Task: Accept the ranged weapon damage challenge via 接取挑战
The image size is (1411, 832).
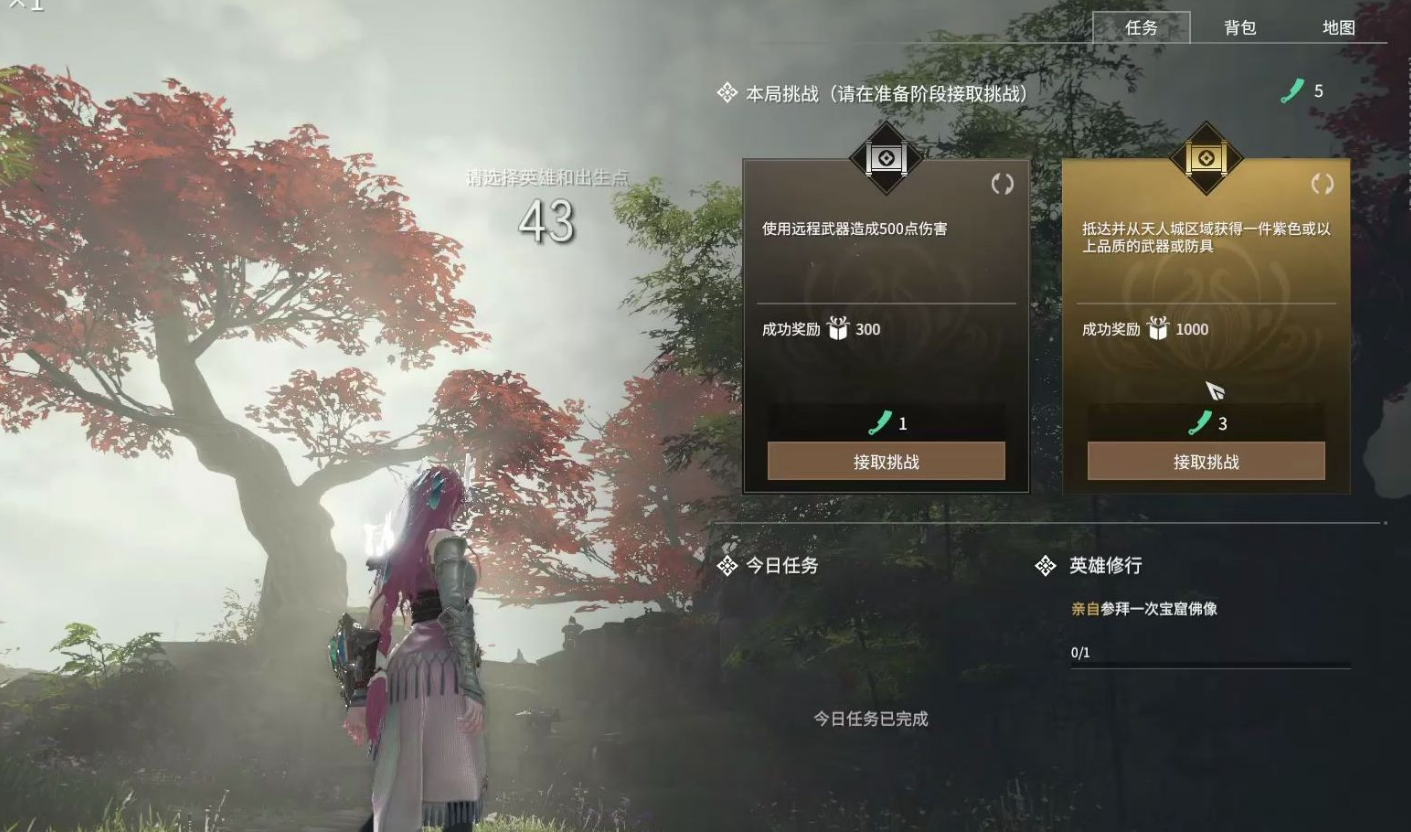Action: point(884,461)
